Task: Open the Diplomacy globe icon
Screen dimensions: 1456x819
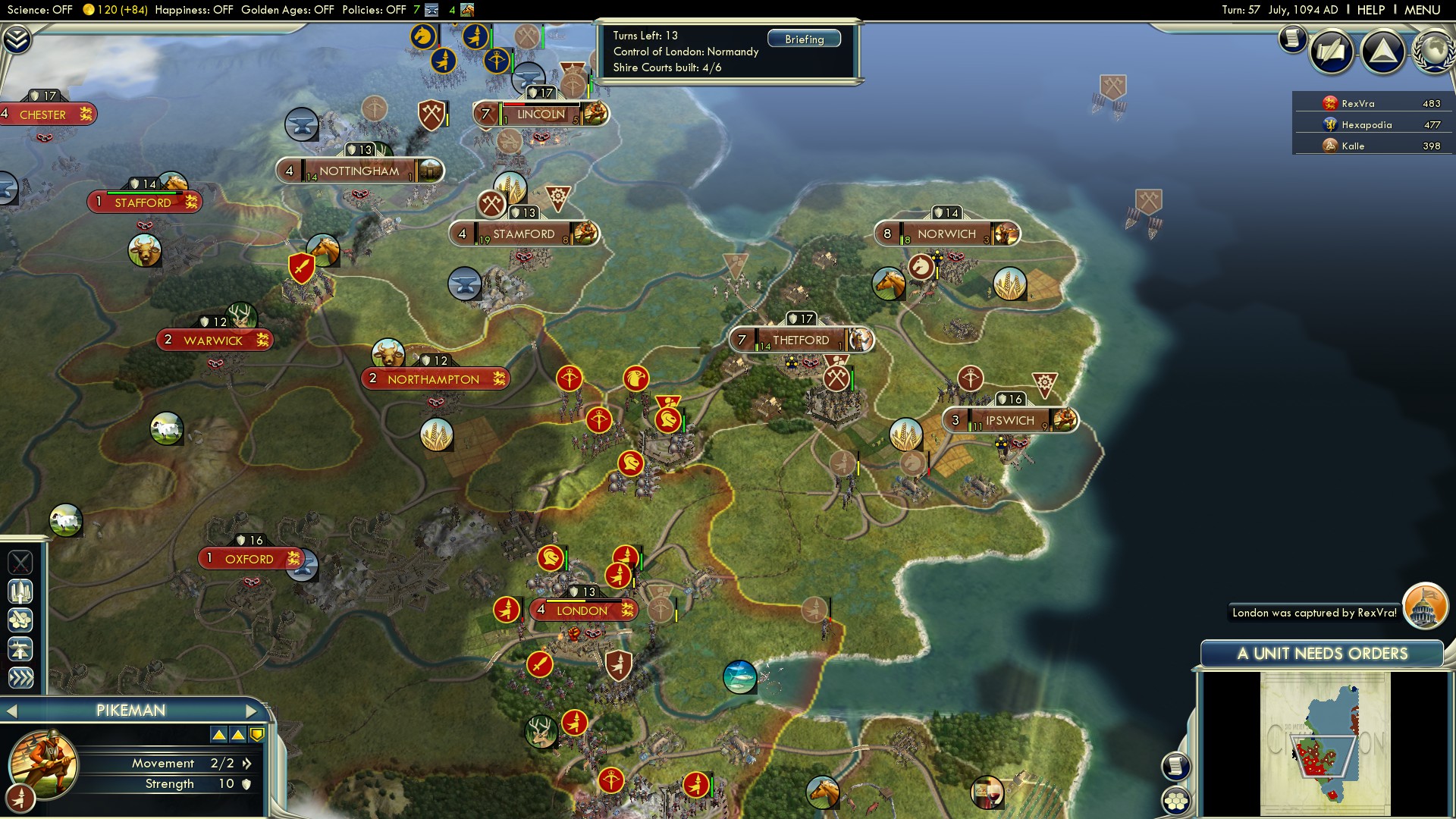Action: (1432, 52)
